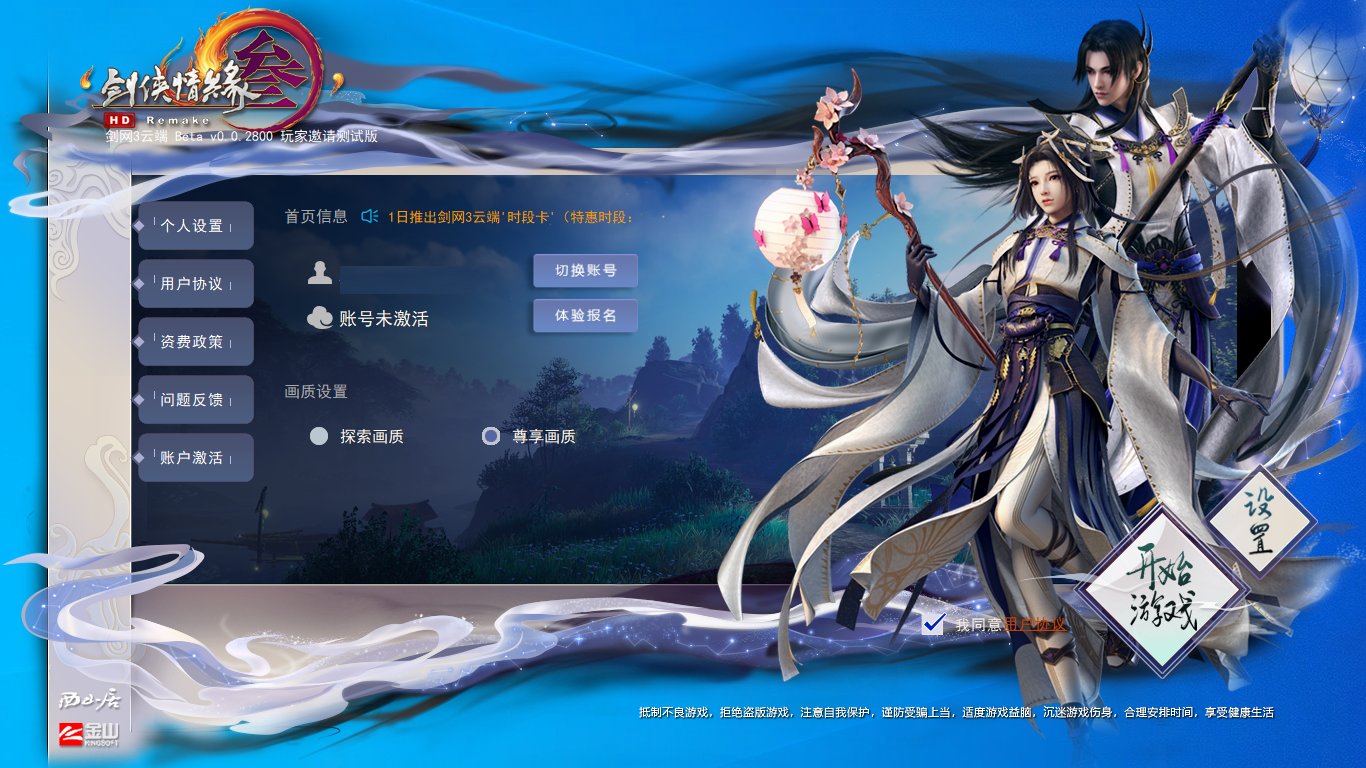
Task: Uncheck the 我同意用户协议 agreement checkbox
Action: tap(932, 622)
